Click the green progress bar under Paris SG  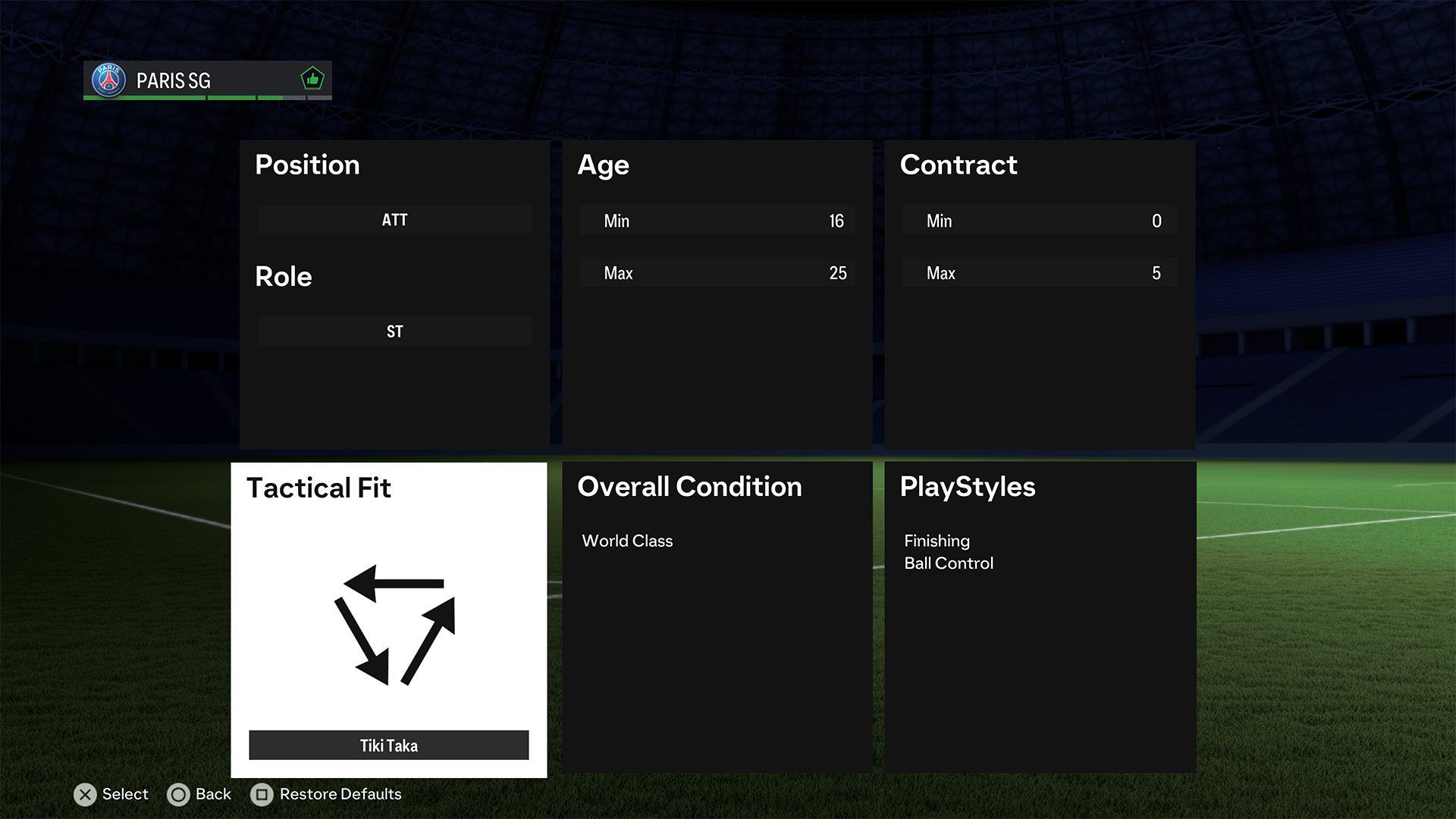pos(182,99)
